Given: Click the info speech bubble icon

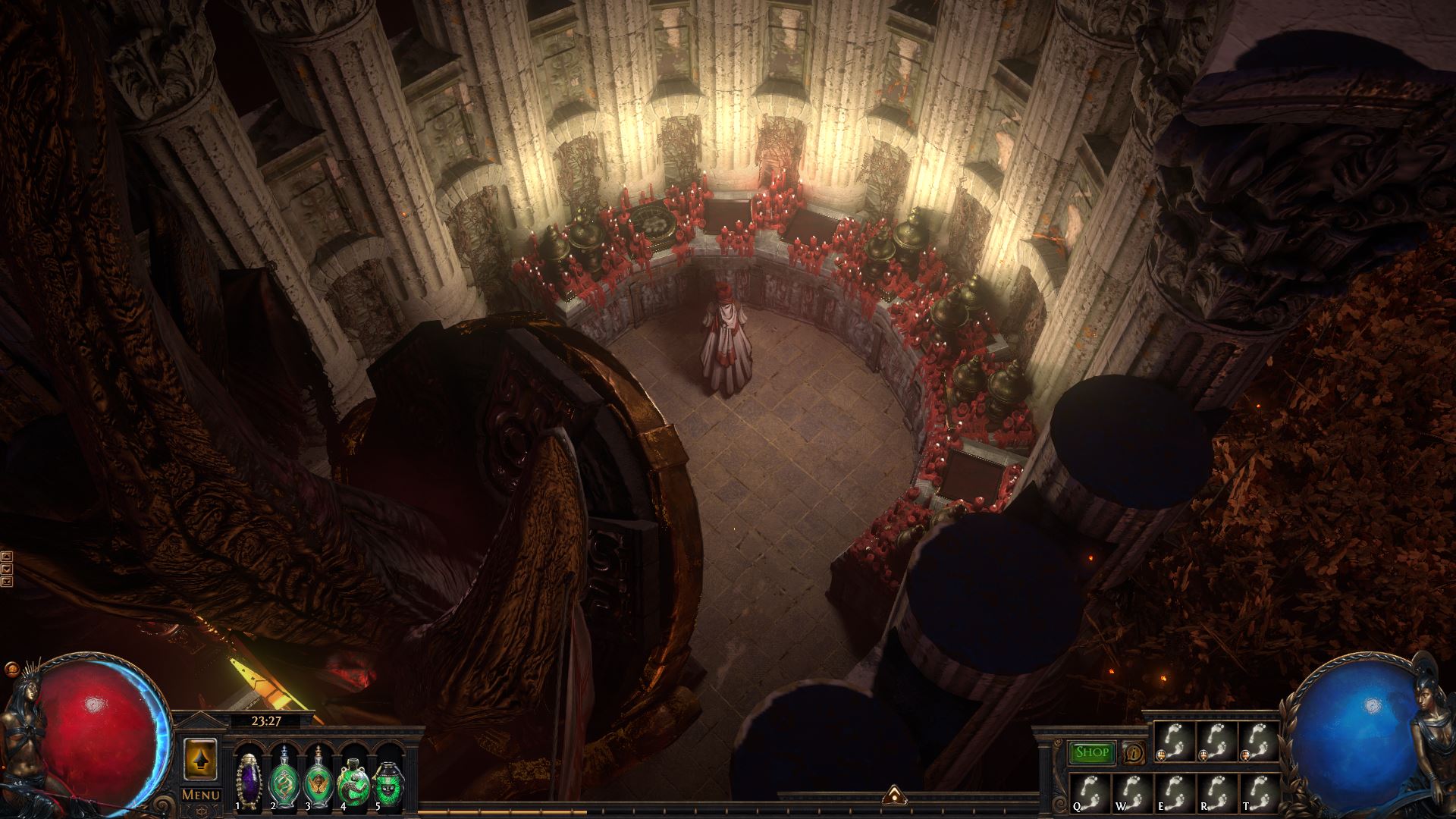Looking at the screenshot, I should tap(1133, 752).
